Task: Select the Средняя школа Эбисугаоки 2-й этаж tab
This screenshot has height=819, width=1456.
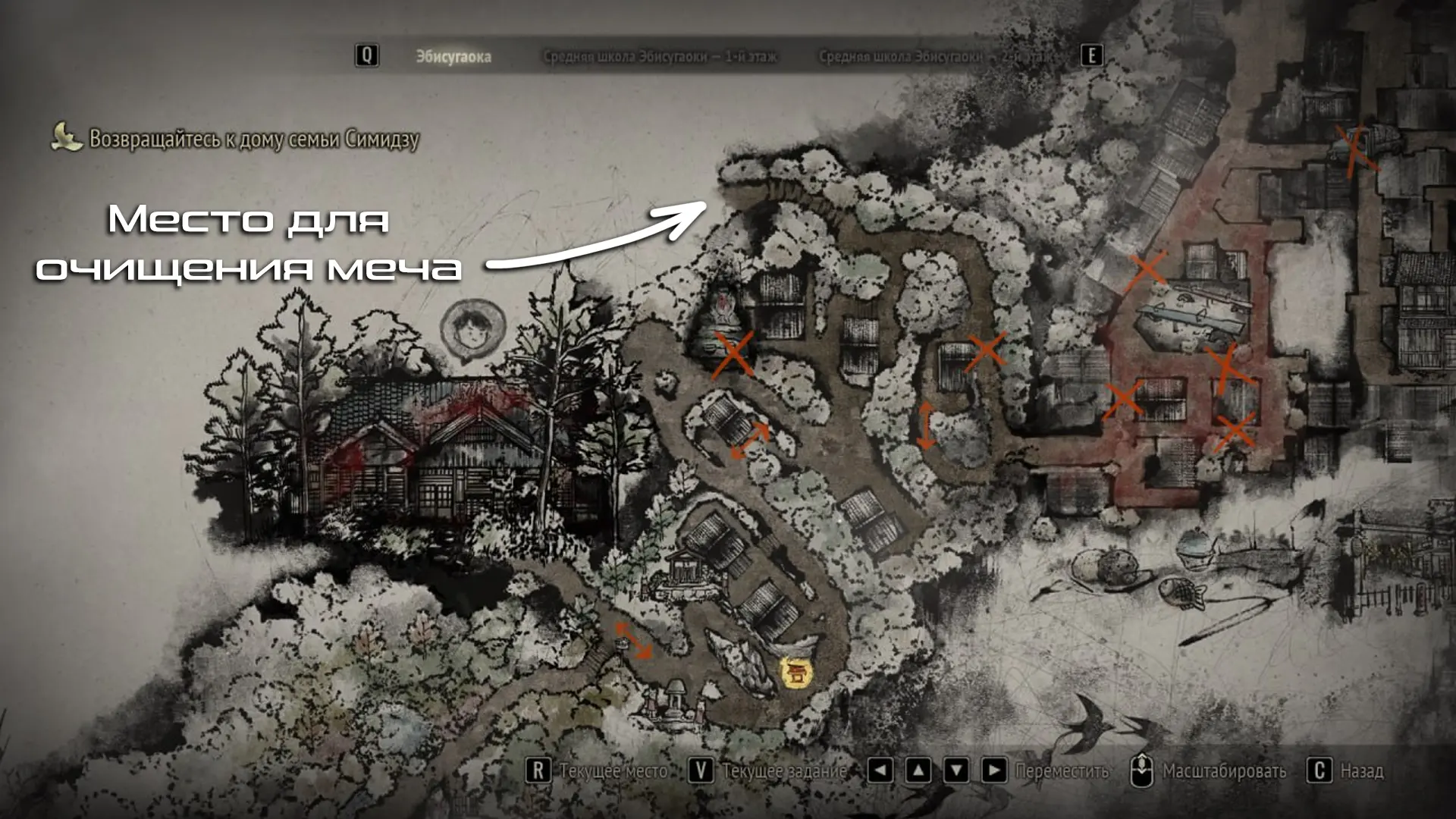Action: pyautogui.click(x=938, y=57)
